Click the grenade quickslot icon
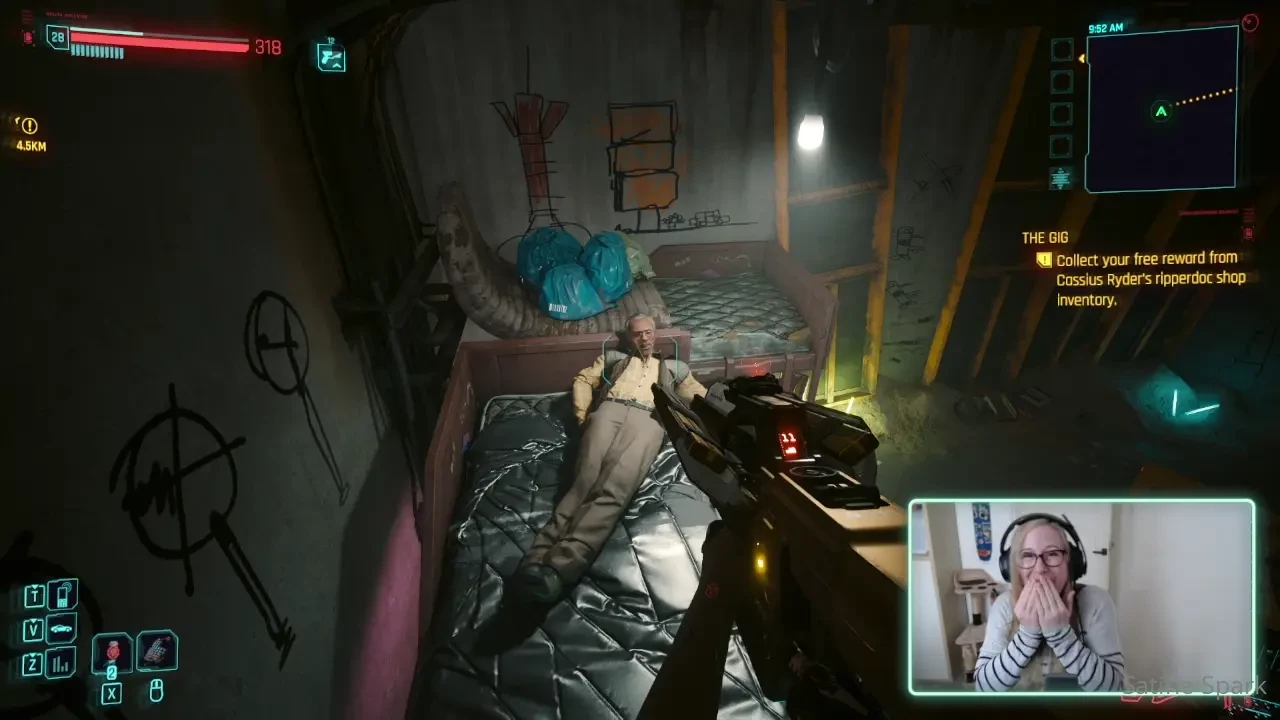The width and height of the screenshot is (1280, 720). (112, 652)
